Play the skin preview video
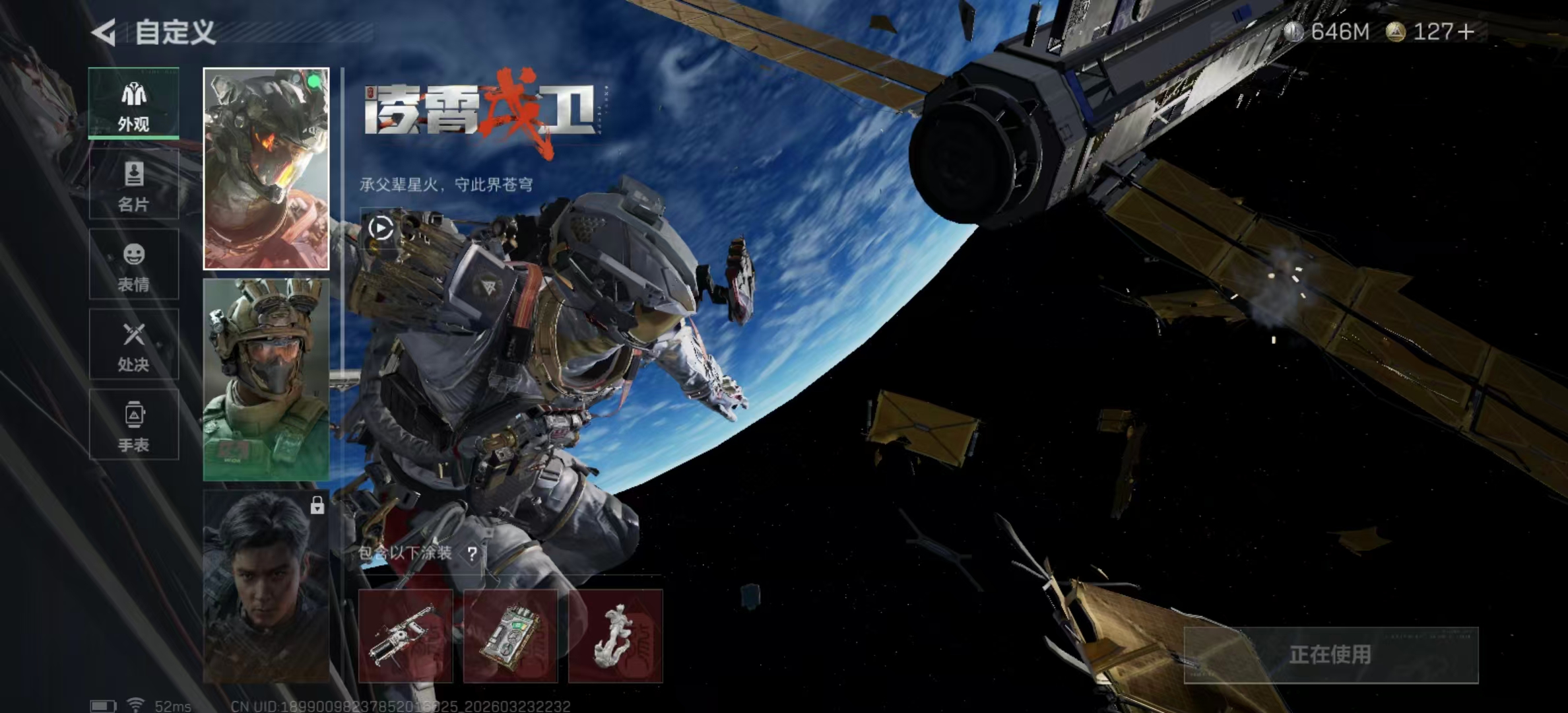This screenshot has height=713, width=1568. (x=381, y=228)
